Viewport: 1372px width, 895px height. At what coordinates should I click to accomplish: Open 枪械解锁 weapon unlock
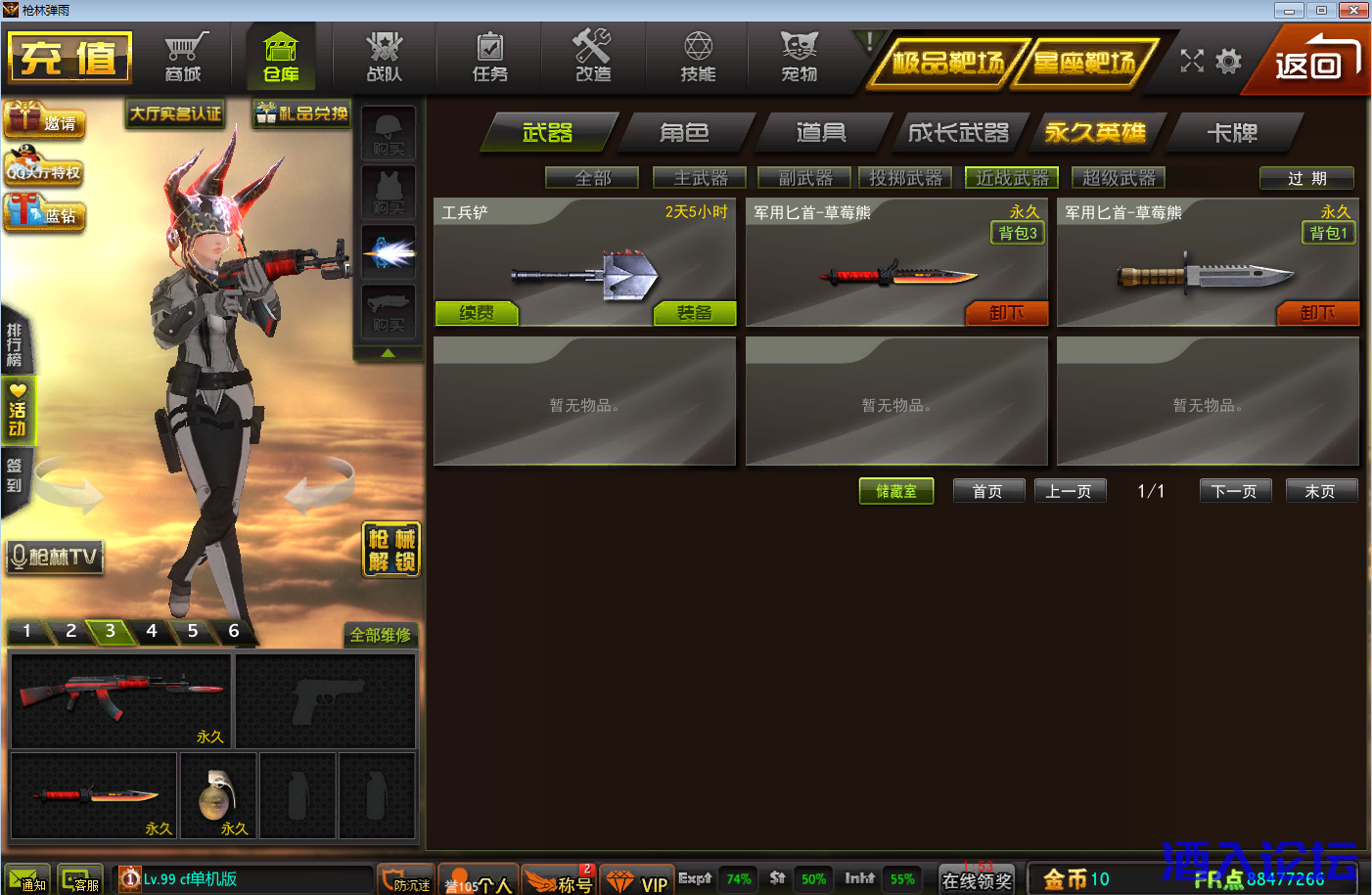point(391,550)
